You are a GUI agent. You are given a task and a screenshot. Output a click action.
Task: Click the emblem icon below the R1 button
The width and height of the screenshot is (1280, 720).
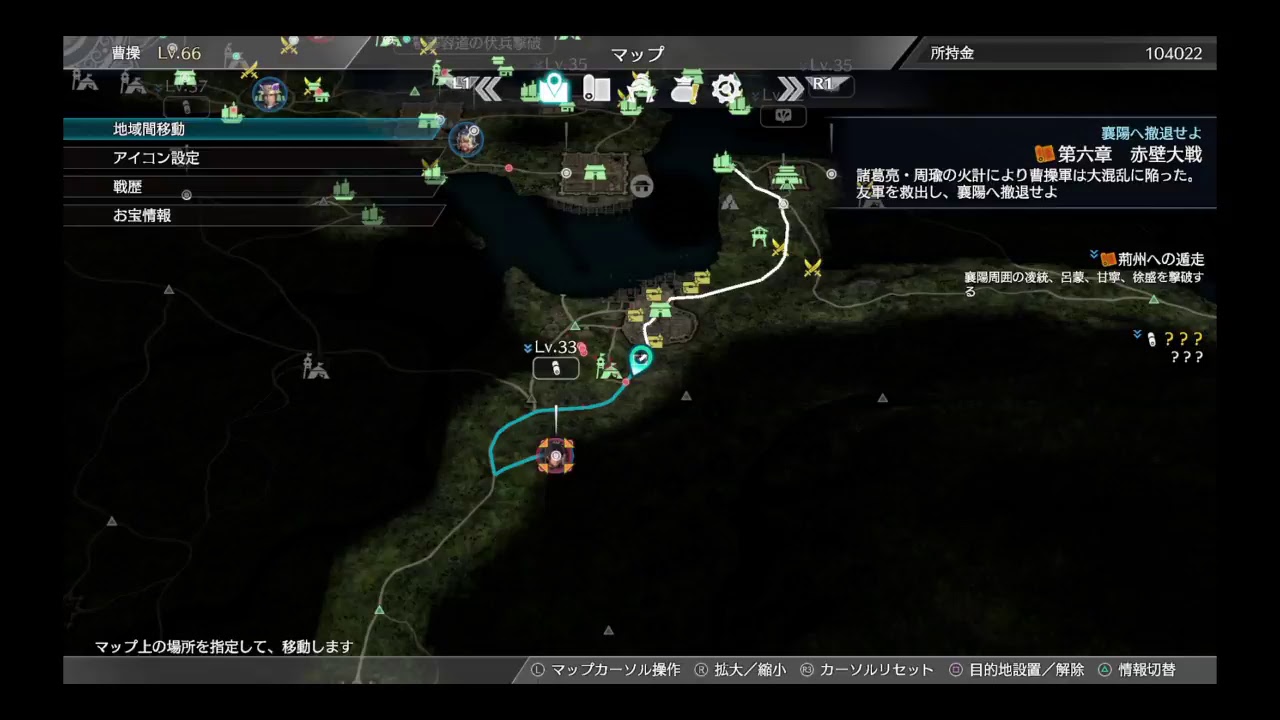click(x=783, y=116)
